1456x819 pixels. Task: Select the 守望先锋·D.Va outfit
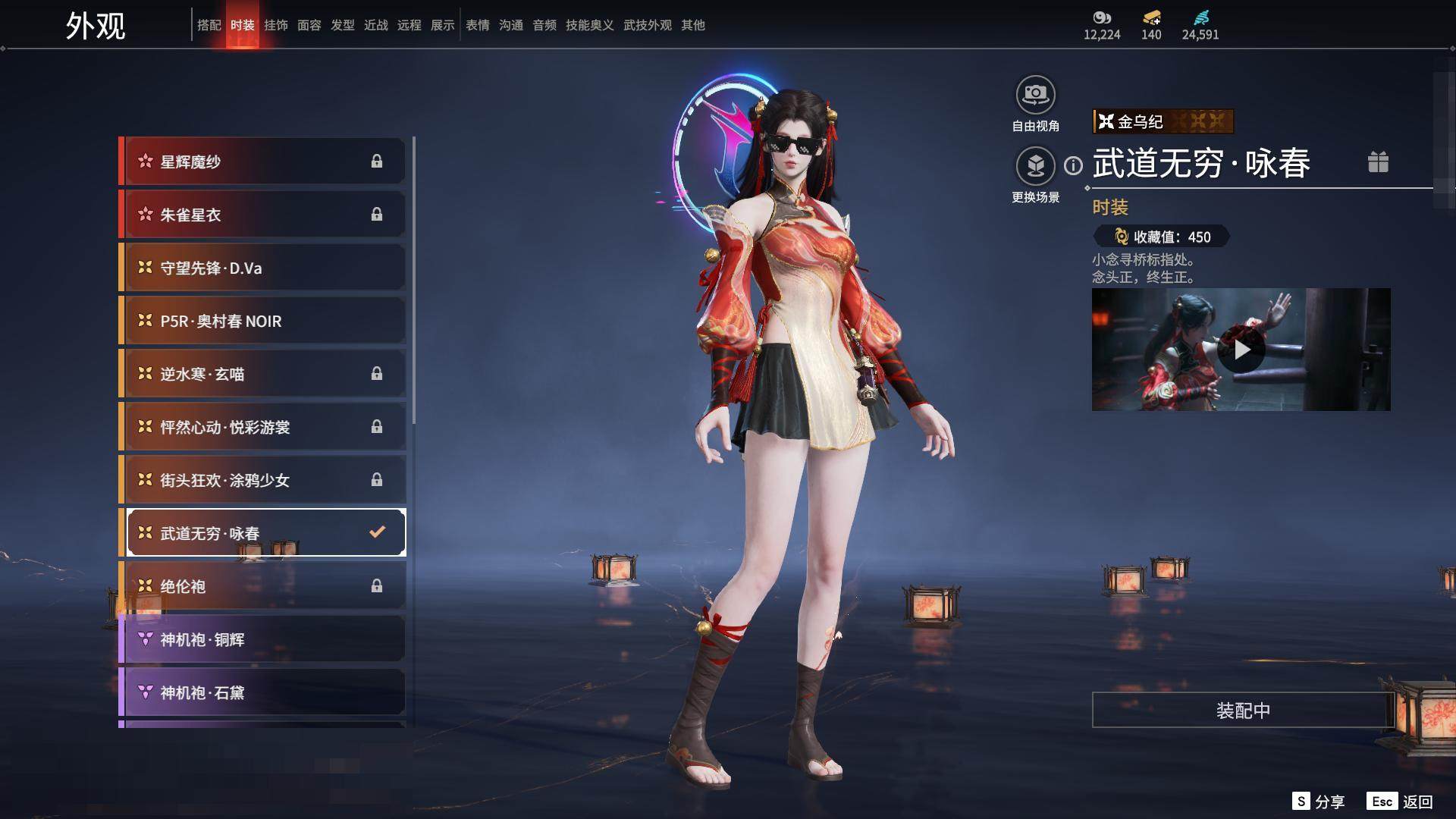[262, 268]
